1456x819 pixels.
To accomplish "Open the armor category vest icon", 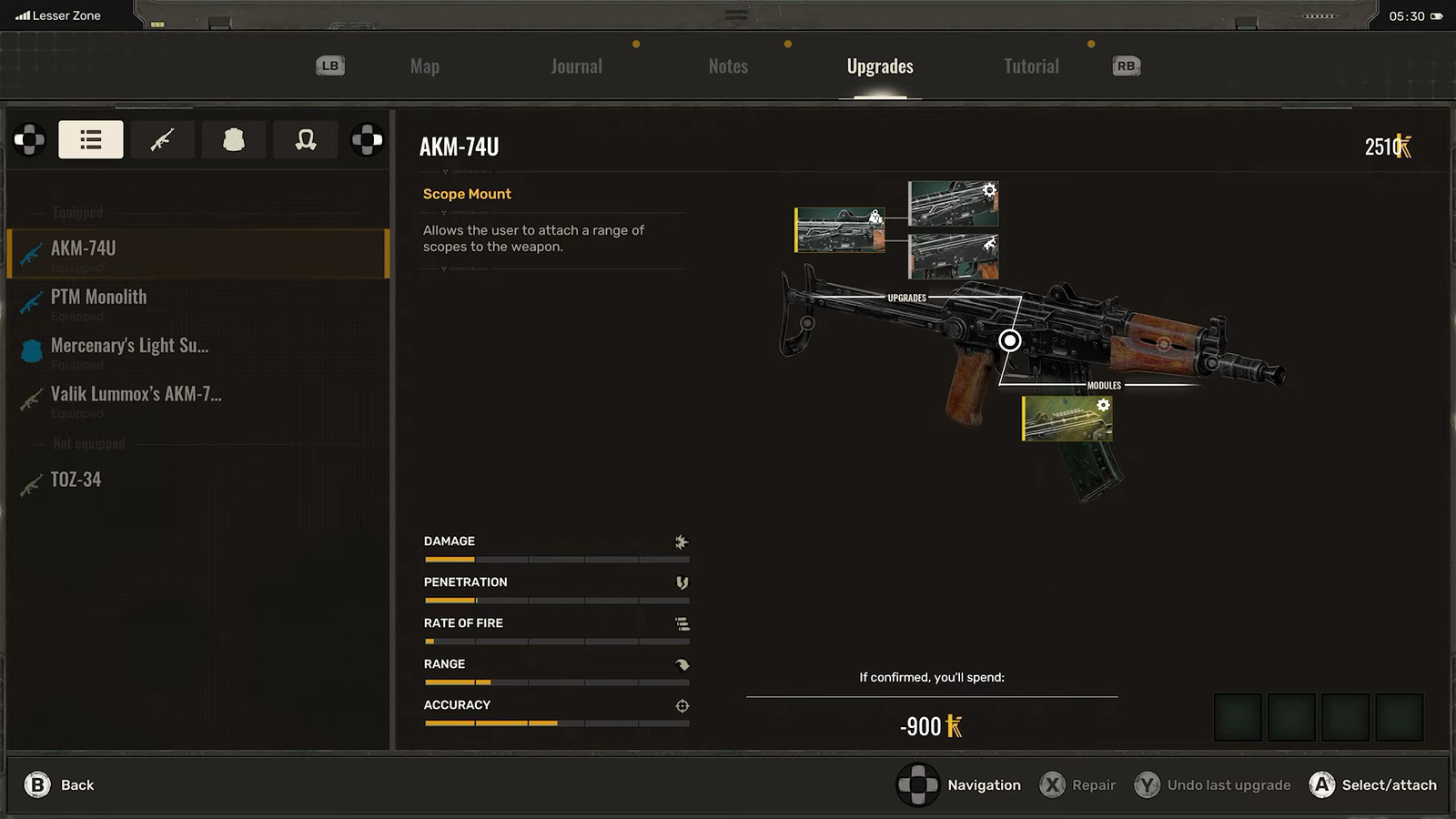I will (234, 139).
